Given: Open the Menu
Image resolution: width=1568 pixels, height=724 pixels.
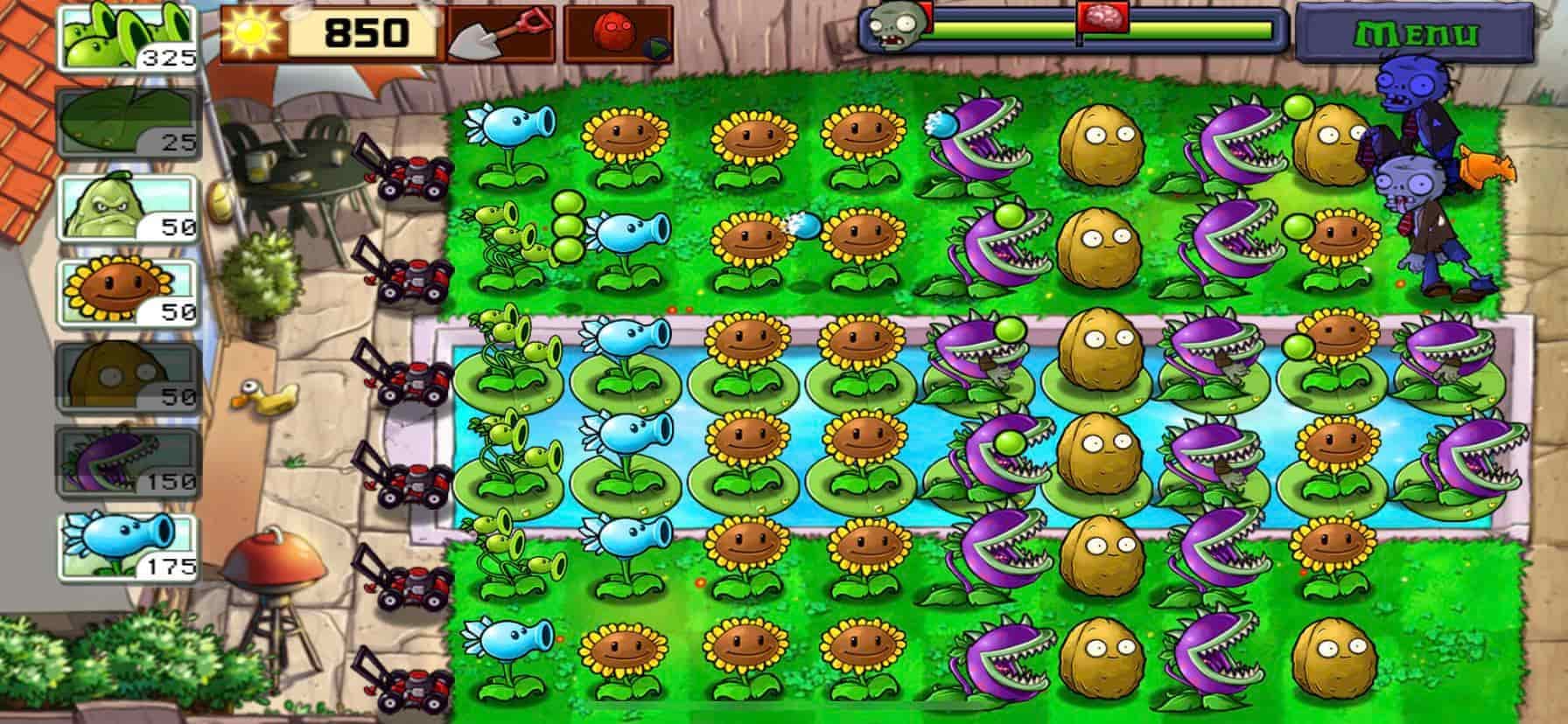Looking at the screenshot, I should (1417, 33).
